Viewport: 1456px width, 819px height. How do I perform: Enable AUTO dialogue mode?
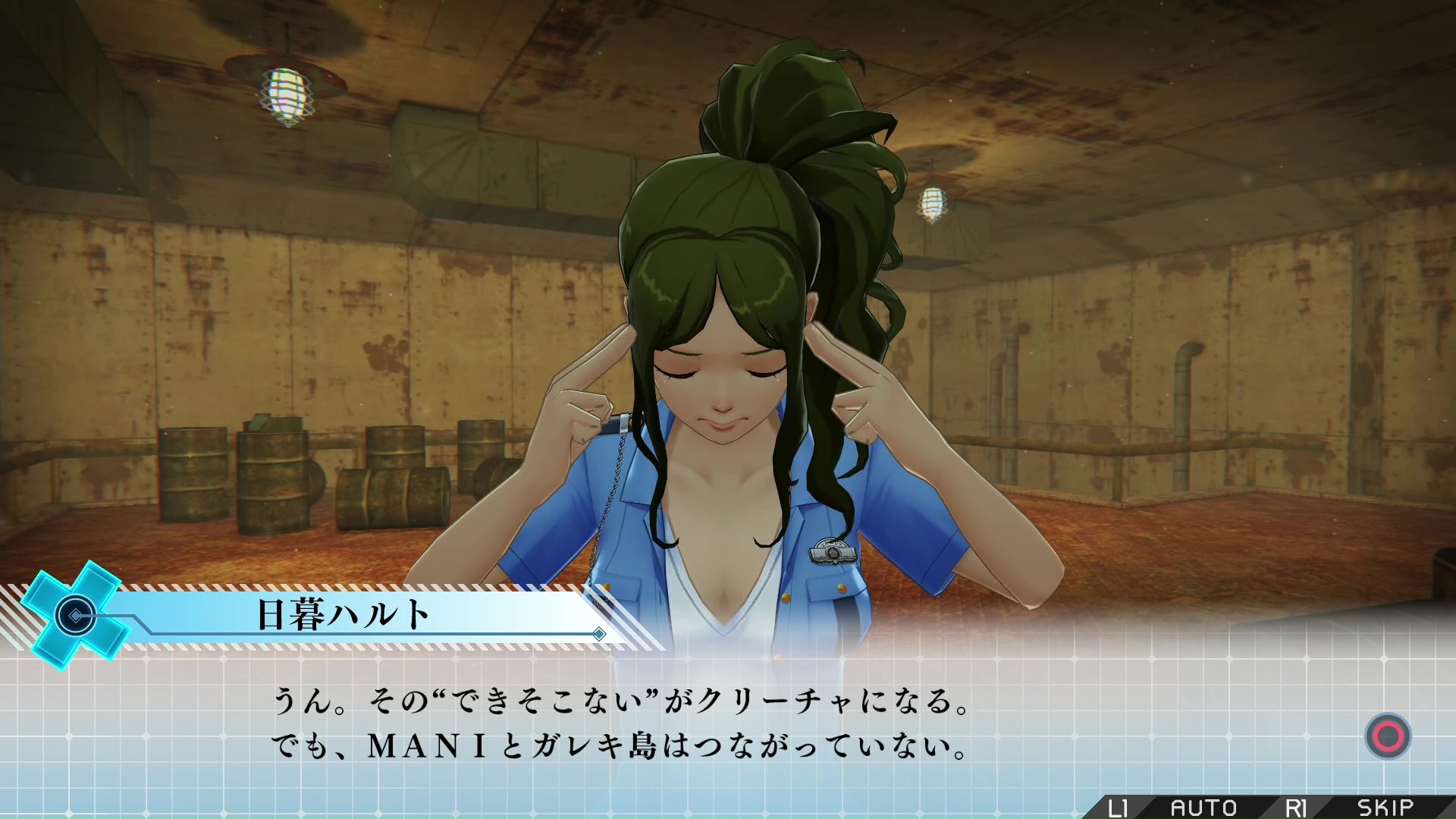1203,807
